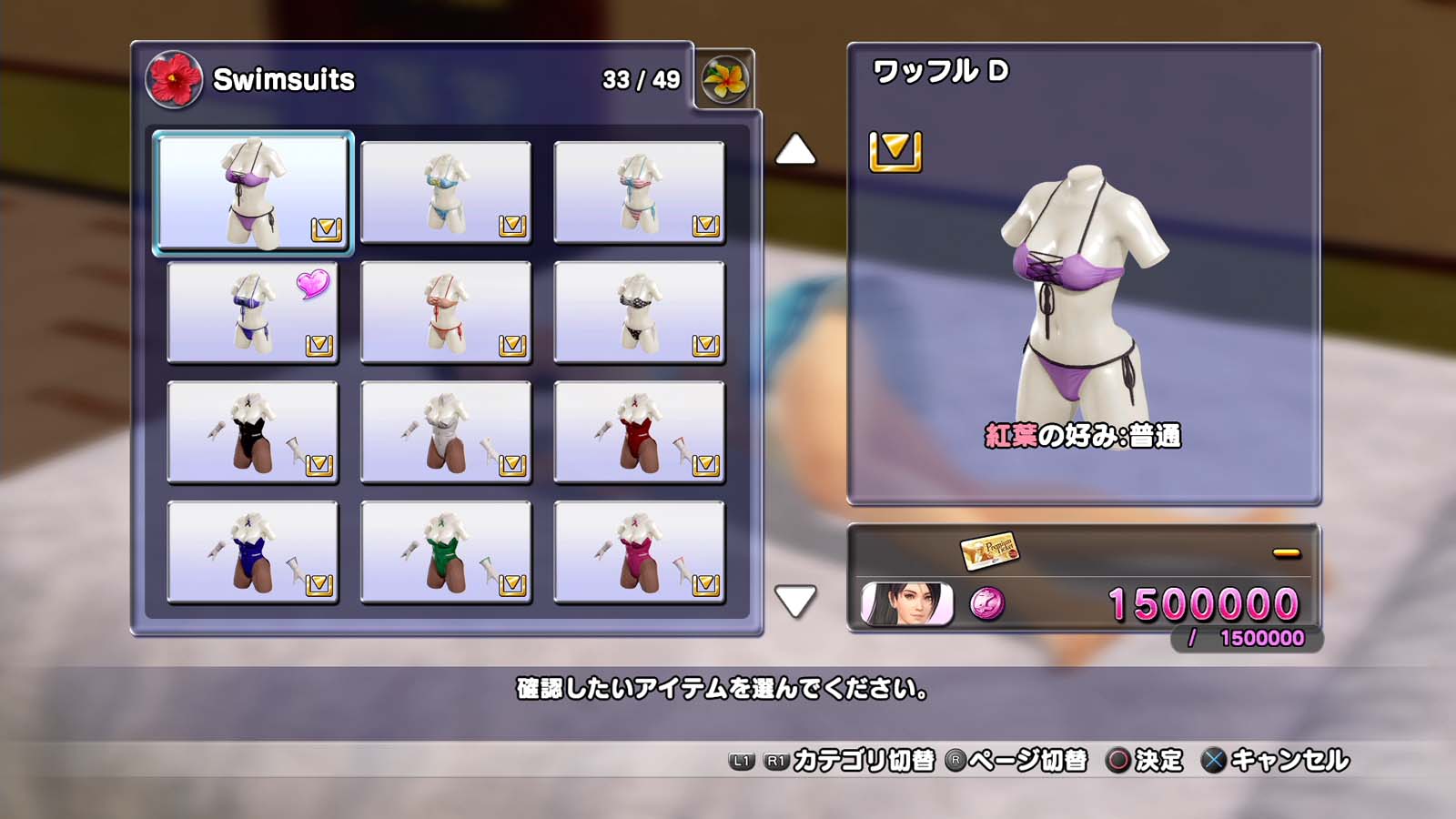Choose the orange-red bikini swimsuit
The height and width of the screenshot is (819, 1456).
(446, 312)
